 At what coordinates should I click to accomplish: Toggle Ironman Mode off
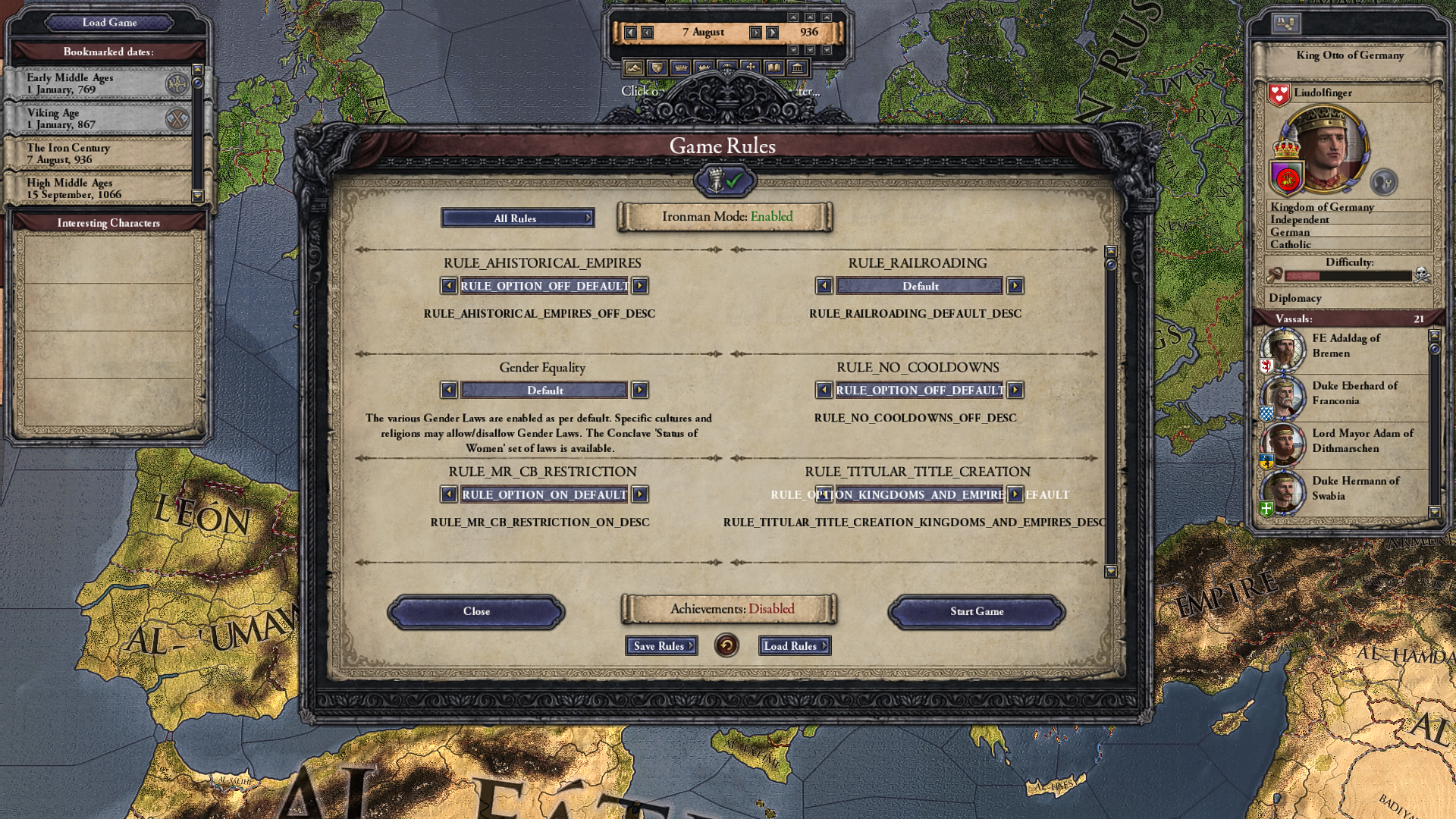point(726,217)
